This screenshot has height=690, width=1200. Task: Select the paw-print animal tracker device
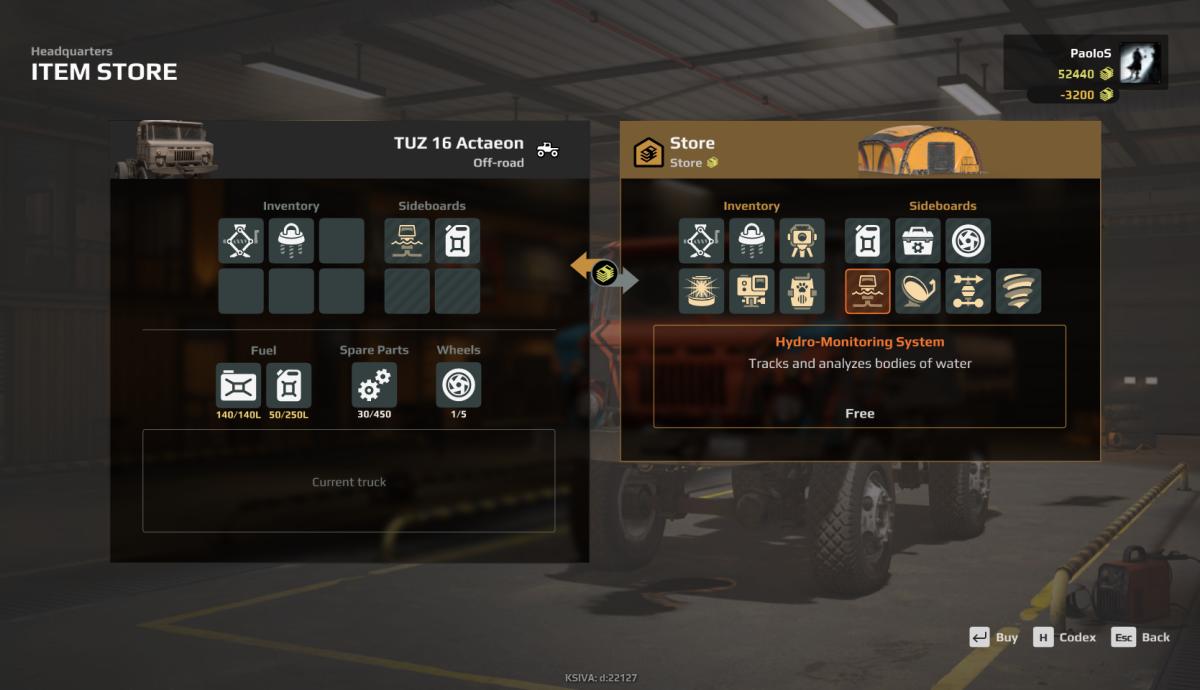[802, 291]
